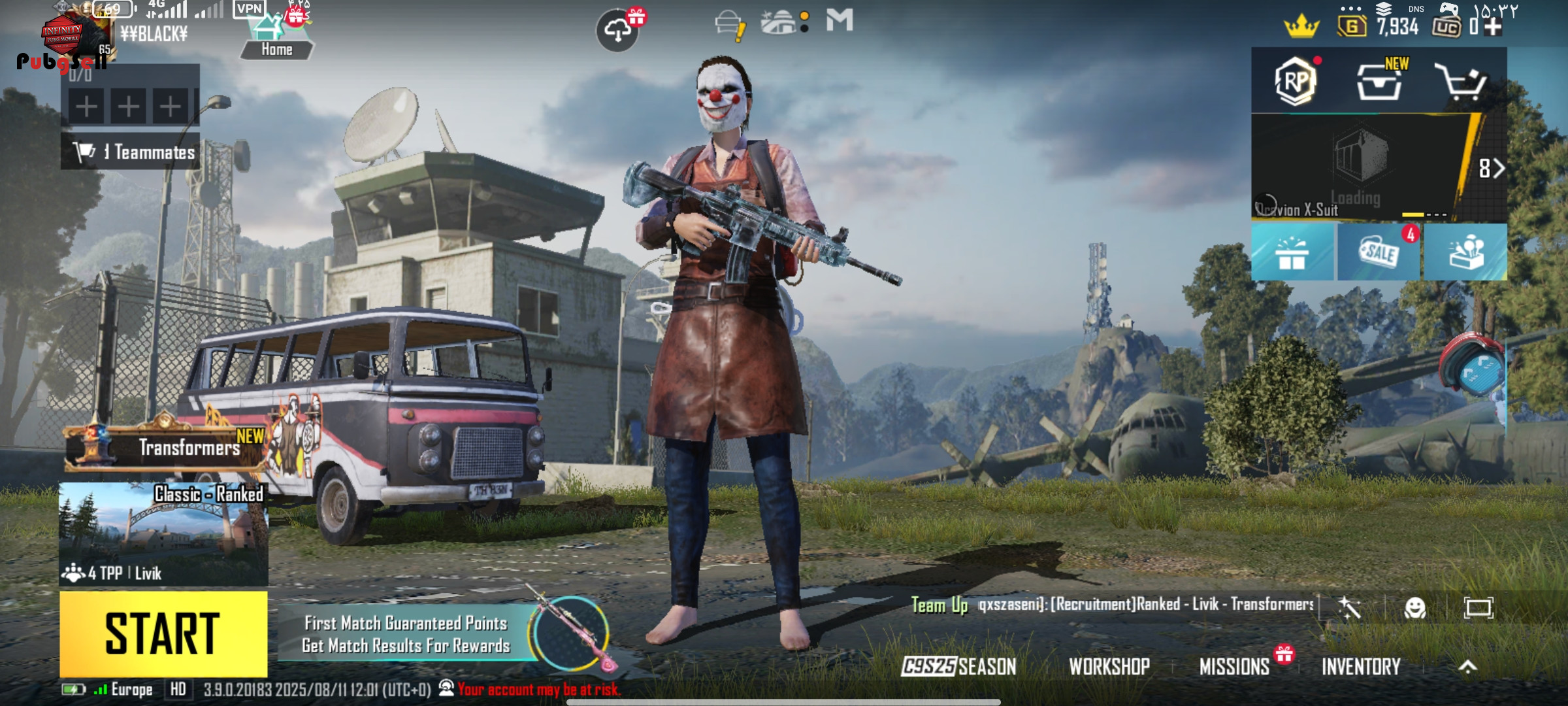The height and width of the screenshot is (706, 1568).
Task: Open the crate icon marked NEW
Action: (x=1379, y=82)
